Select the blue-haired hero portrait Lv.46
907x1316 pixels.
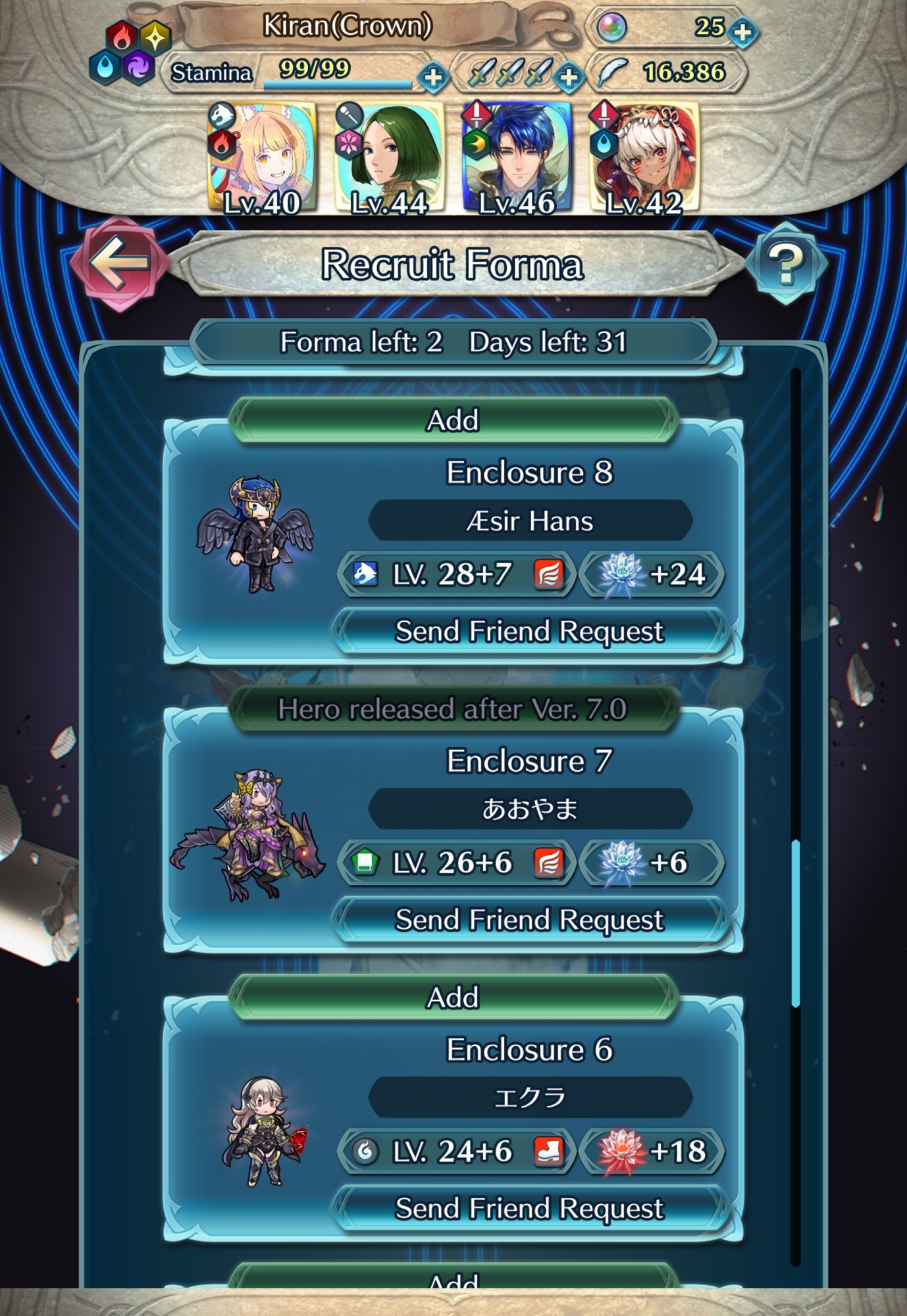click(517, 159)
